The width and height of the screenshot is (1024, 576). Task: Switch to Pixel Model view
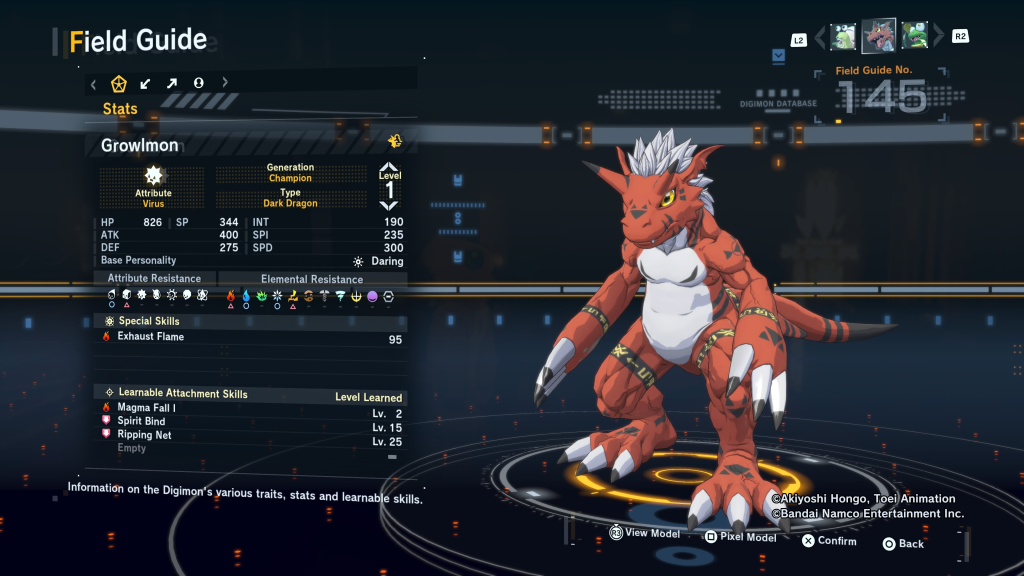(x=740, y=537)
